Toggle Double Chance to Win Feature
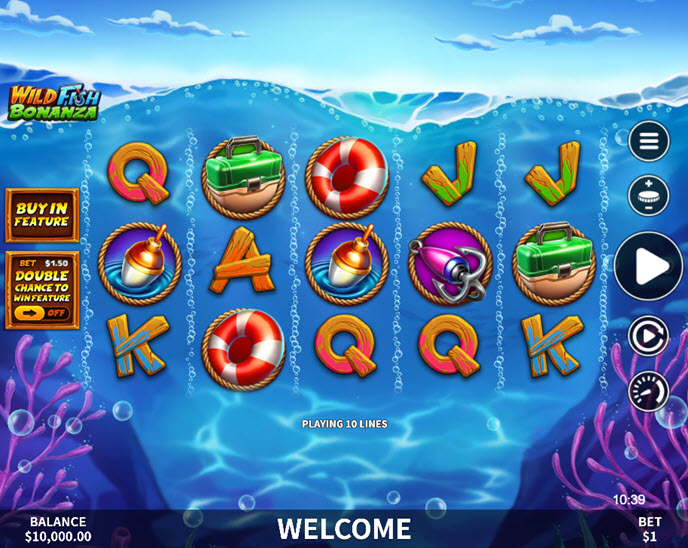This screenshot has height=548, width=688. click(42, 312)
